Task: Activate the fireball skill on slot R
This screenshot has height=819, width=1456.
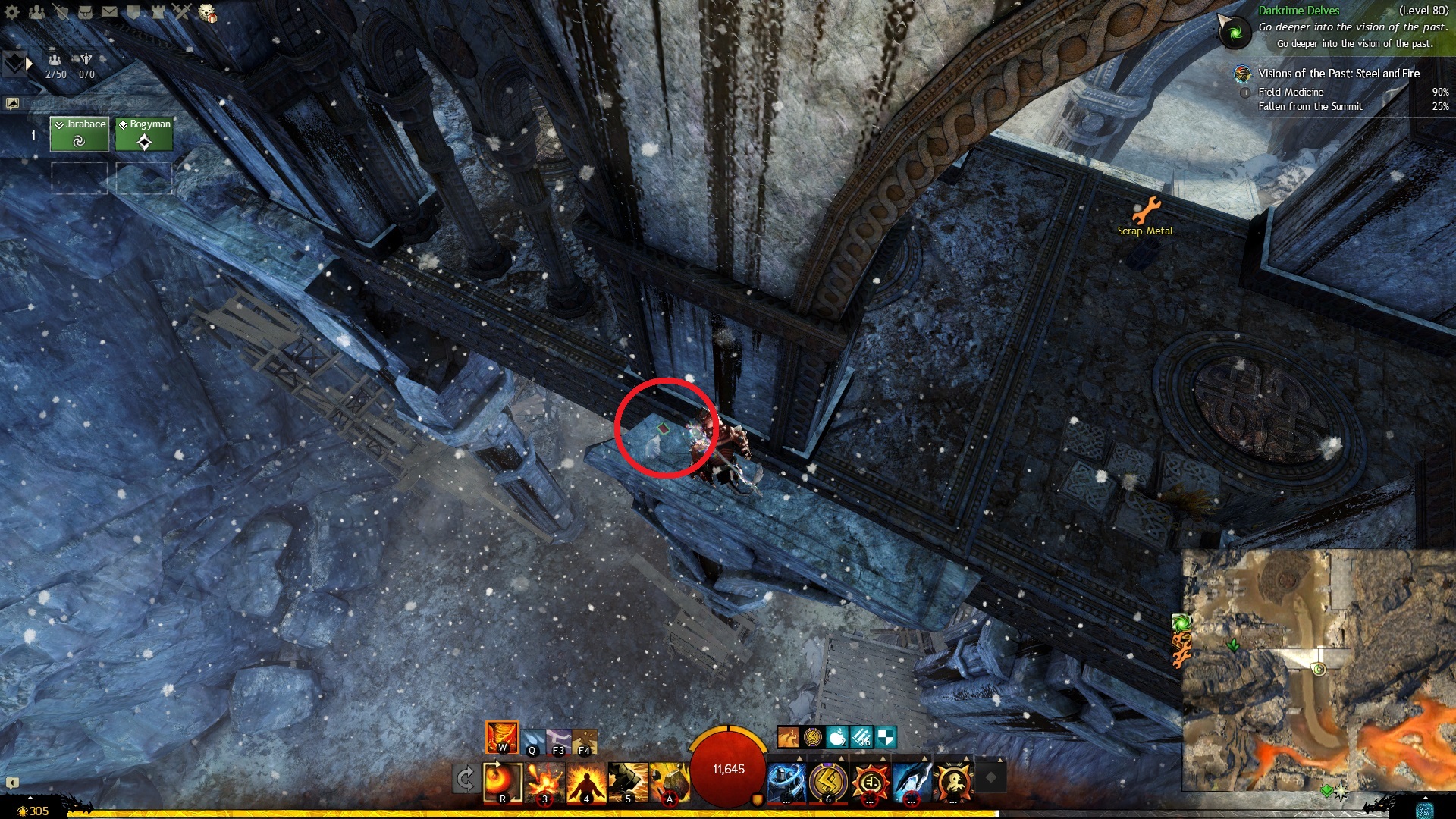Action: pos(502,782)
